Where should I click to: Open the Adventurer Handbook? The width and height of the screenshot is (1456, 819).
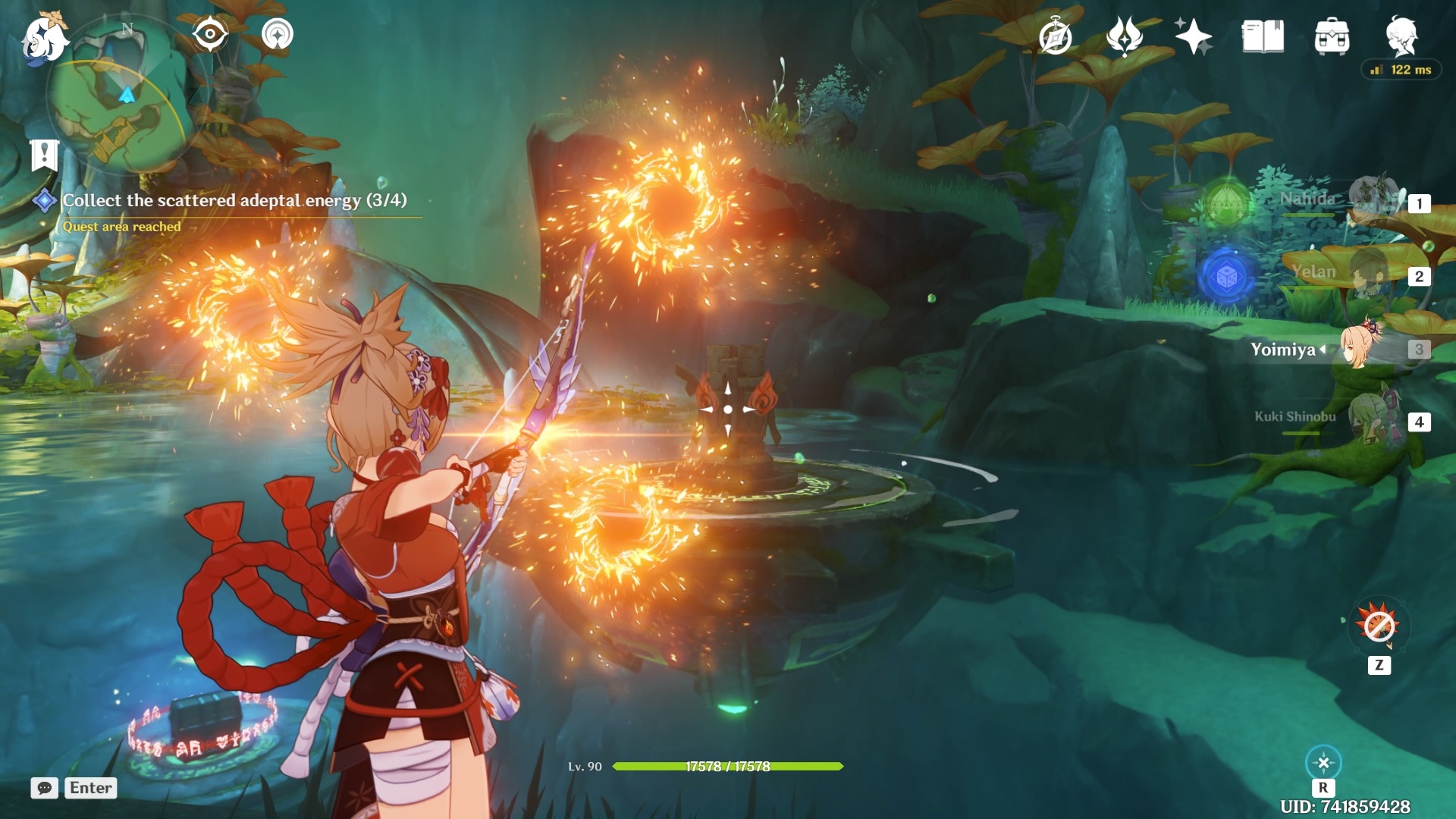pos(1263,35)
